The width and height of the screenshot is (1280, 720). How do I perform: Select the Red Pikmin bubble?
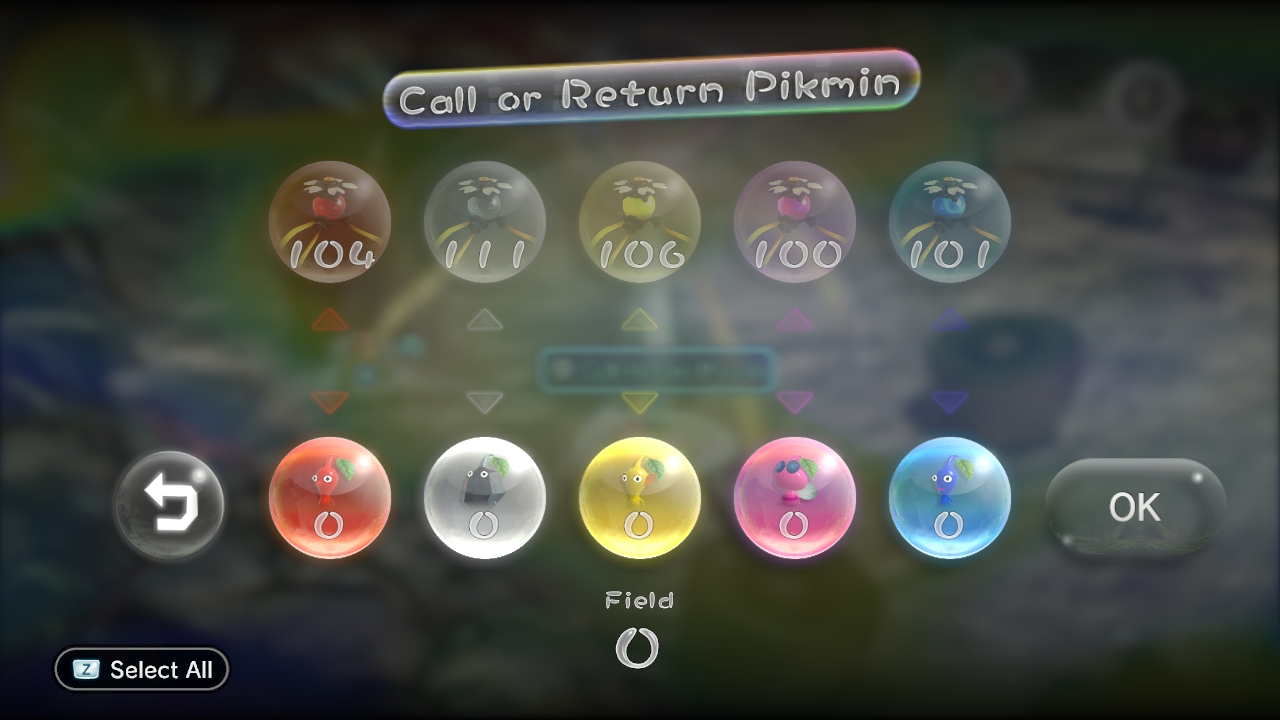330,497
